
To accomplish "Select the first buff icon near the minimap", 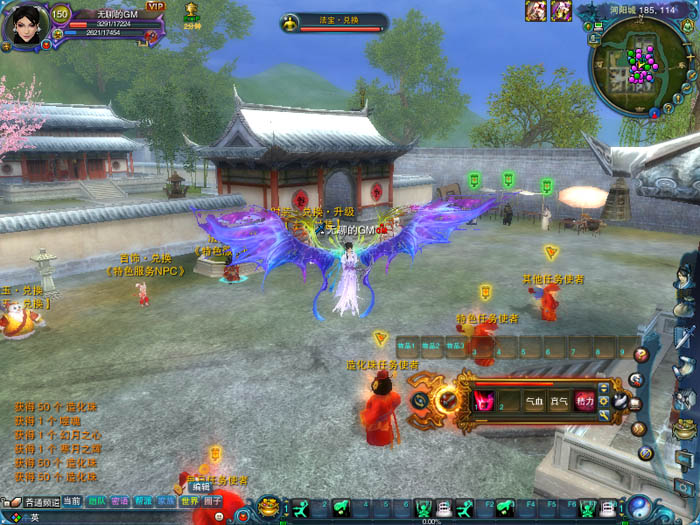I will click(536, 11).
